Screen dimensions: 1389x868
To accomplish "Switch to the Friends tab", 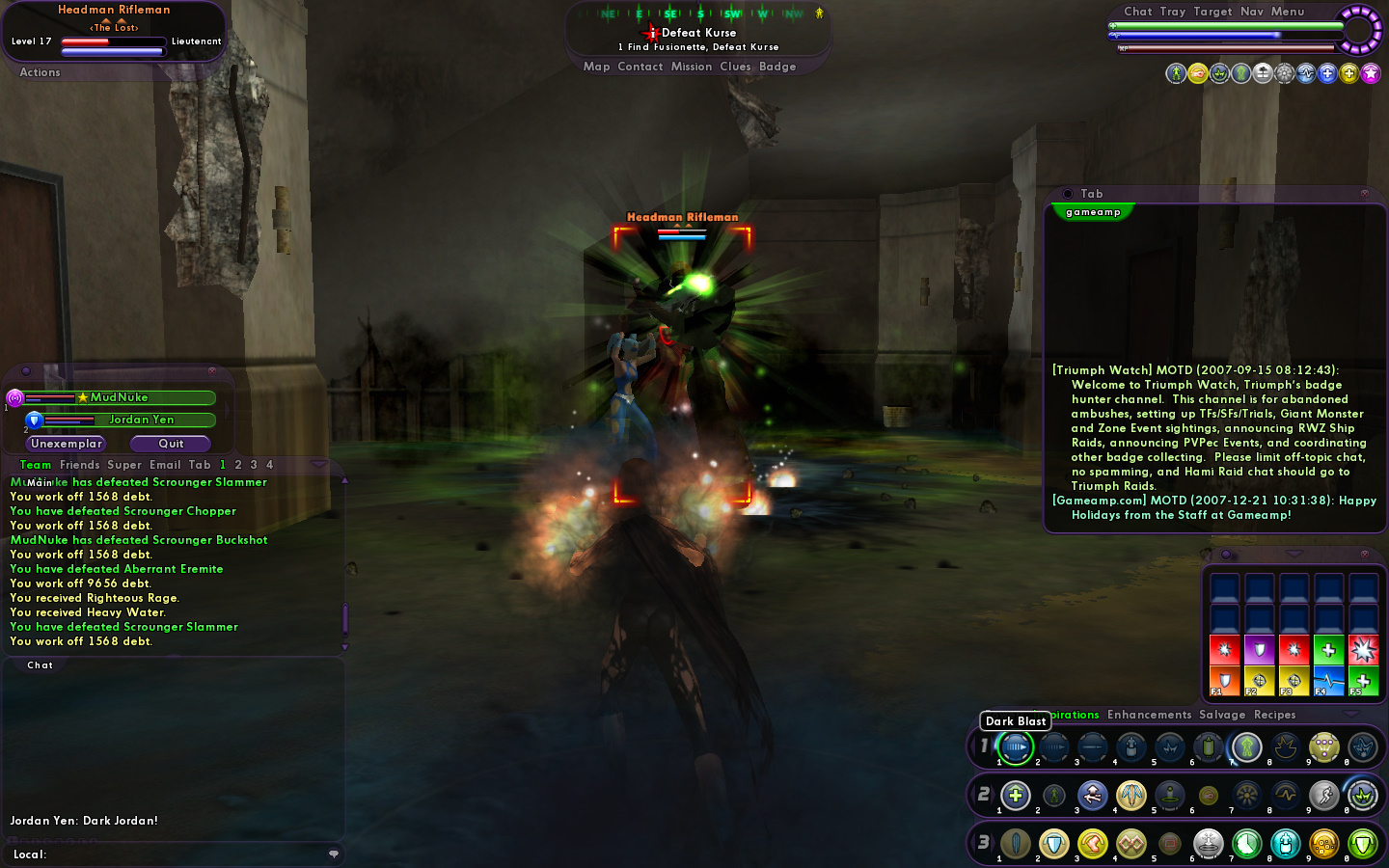I will coord(79,465).
